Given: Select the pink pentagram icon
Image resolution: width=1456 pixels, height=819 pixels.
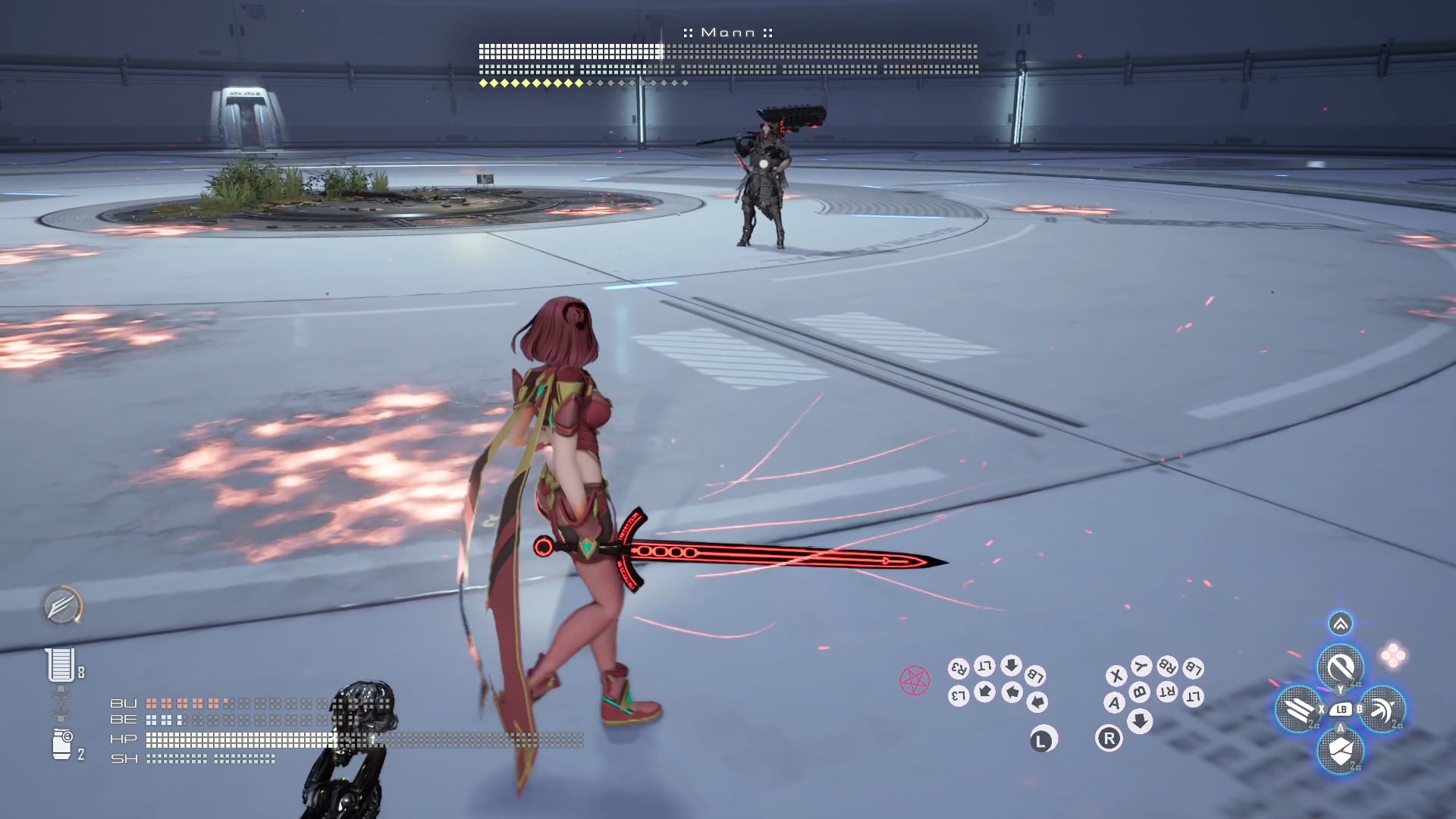Looking at the screenshot, I should tap(915, 680).
